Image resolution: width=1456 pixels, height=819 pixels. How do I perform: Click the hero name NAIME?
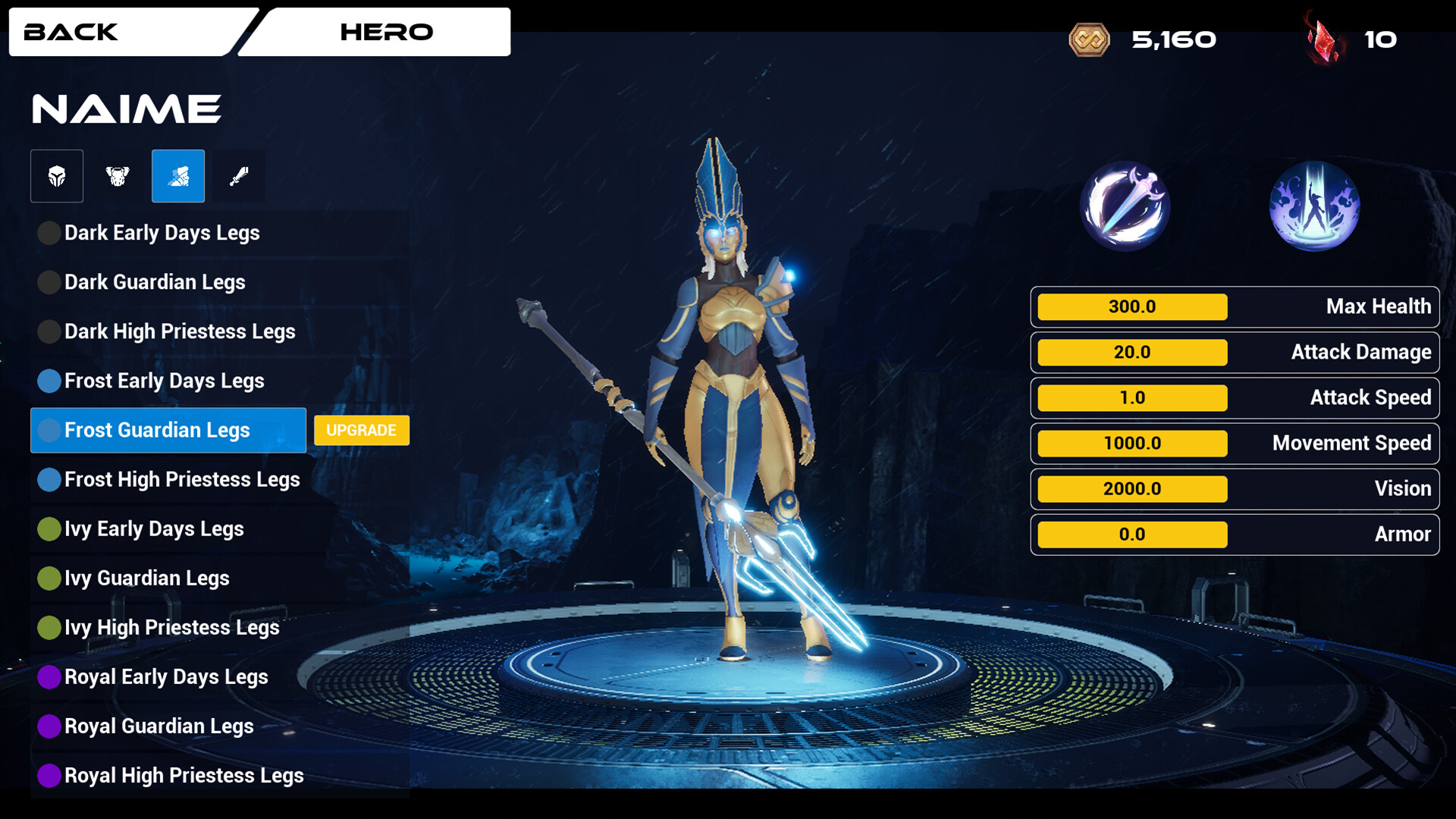[126, 108]
